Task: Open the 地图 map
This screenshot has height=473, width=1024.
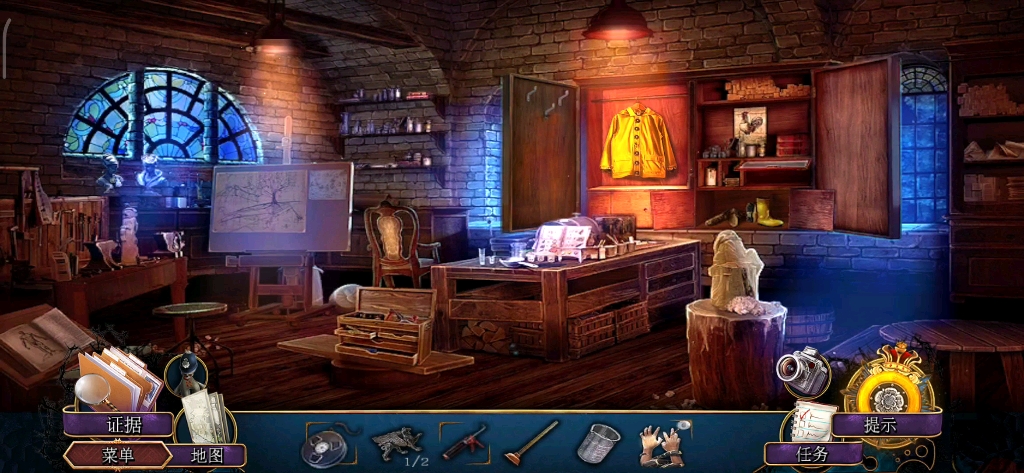Action: pos(207,455)
